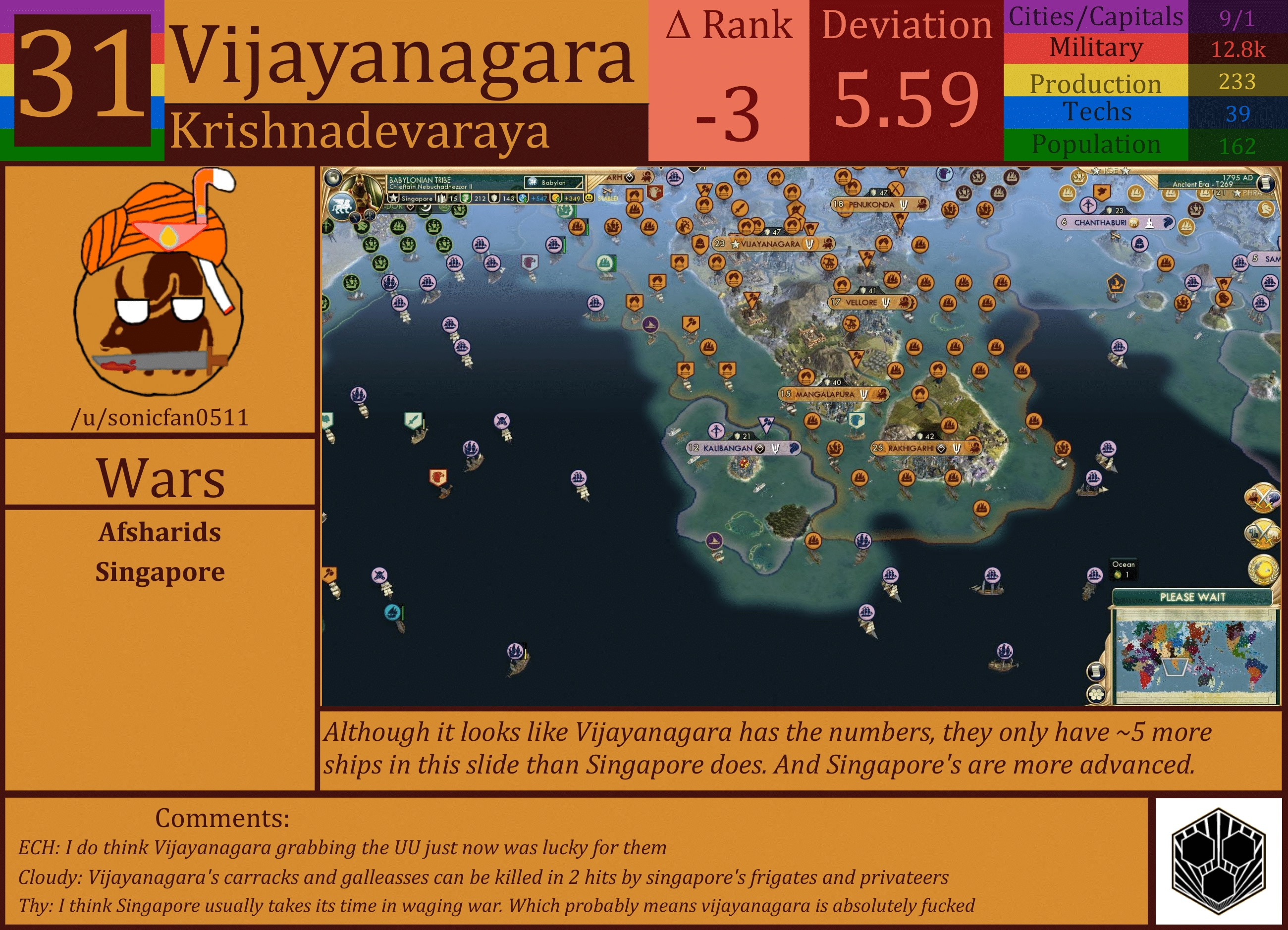Open the notification log scroll next to the minimap
The width and height of the screenshot is (1288, 930).
click(x=1096, y=672)
